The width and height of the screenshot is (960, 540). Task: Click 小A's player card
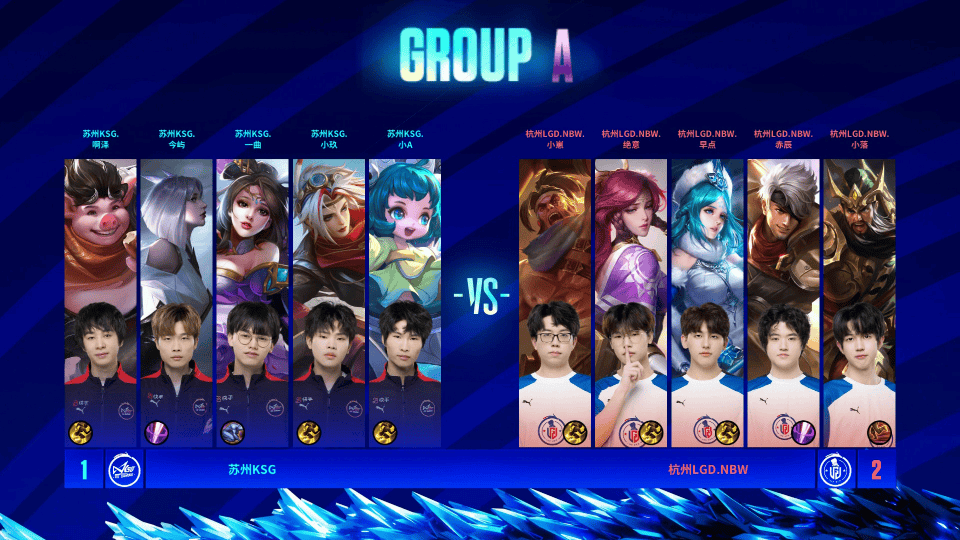point(405,300)
